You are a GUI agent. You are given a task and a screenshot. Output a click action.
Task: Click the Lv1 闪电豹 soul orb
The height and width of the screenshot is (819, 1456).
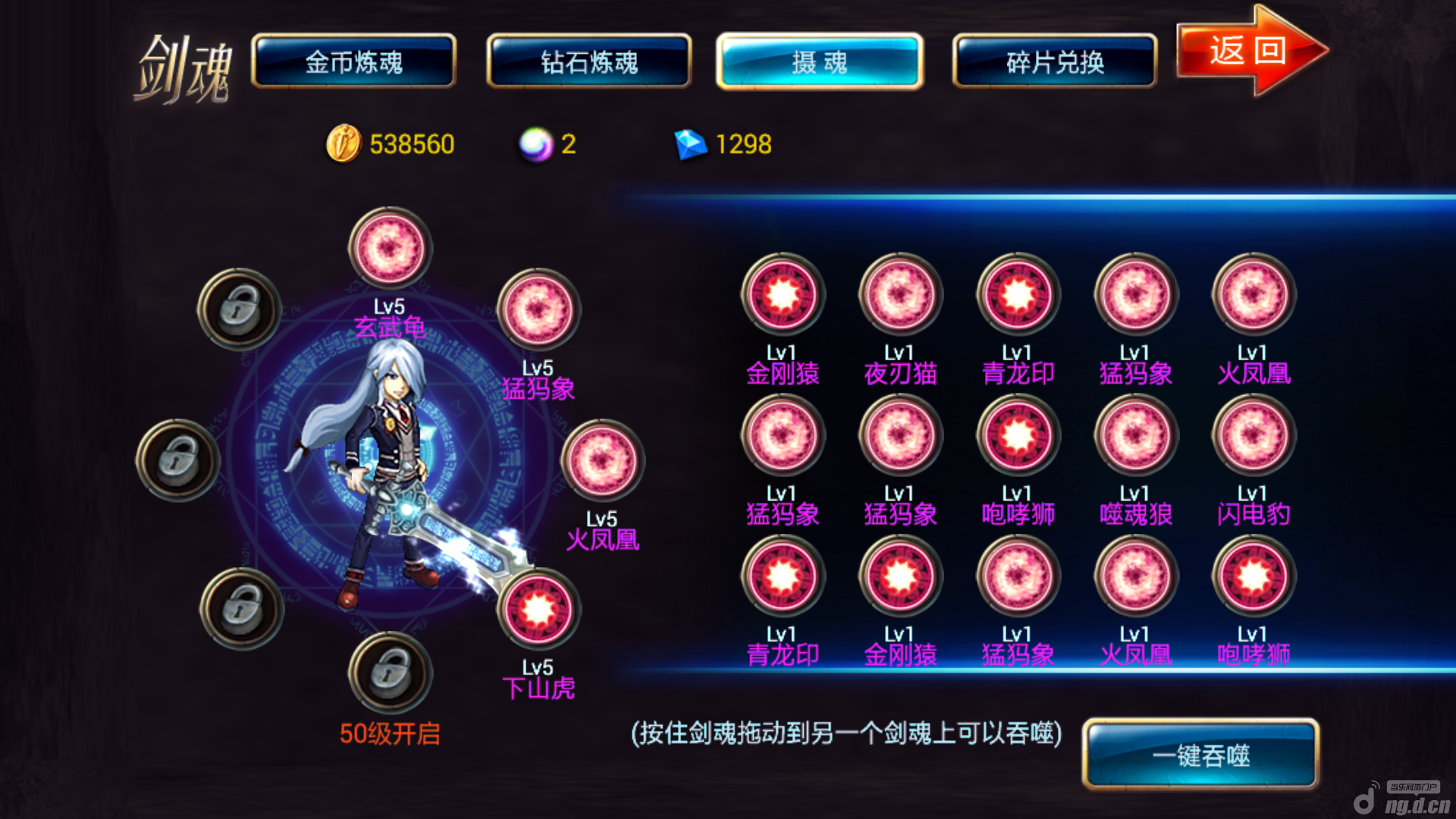1253,435
